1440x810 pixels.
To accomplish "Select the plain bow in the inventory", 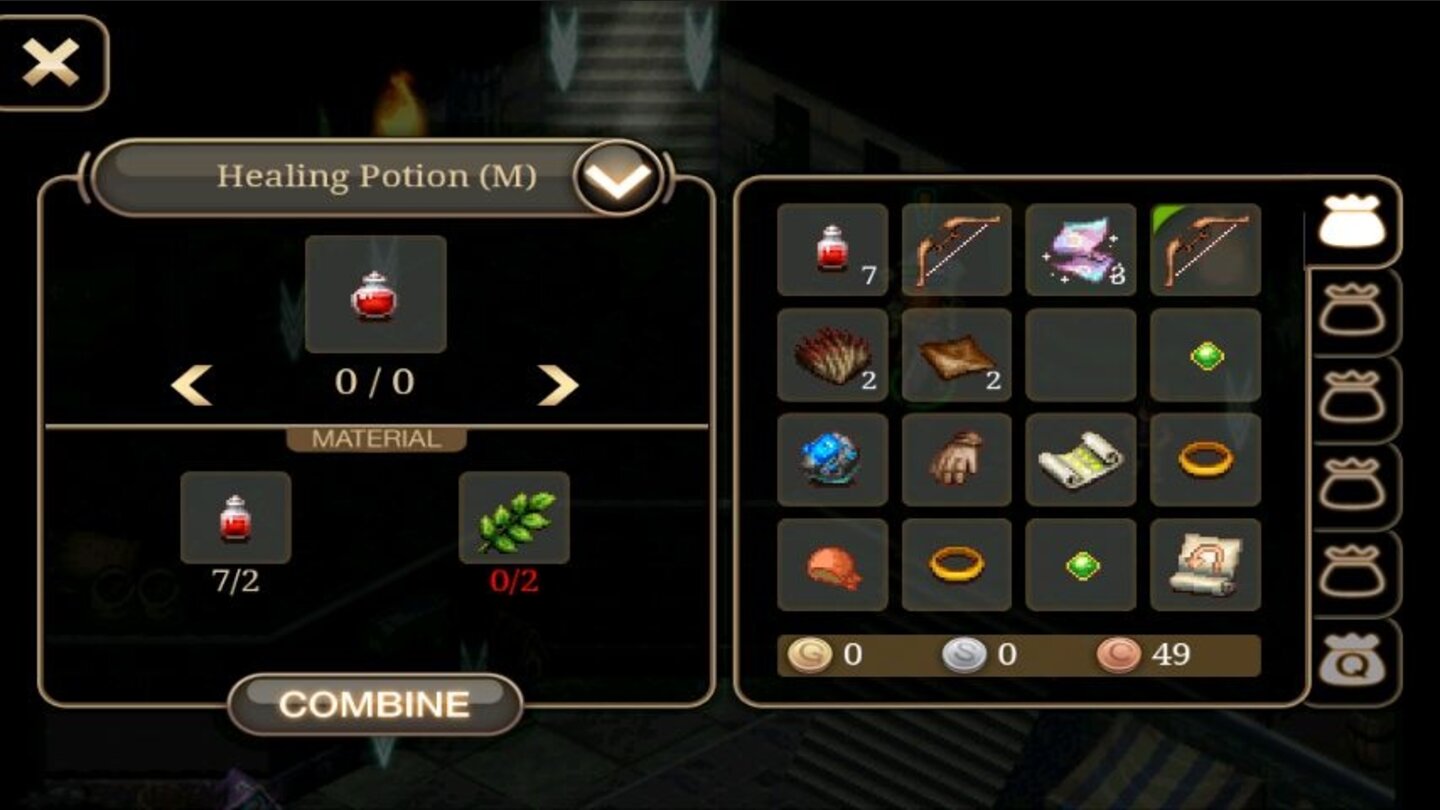I will (x=956, y=250).
